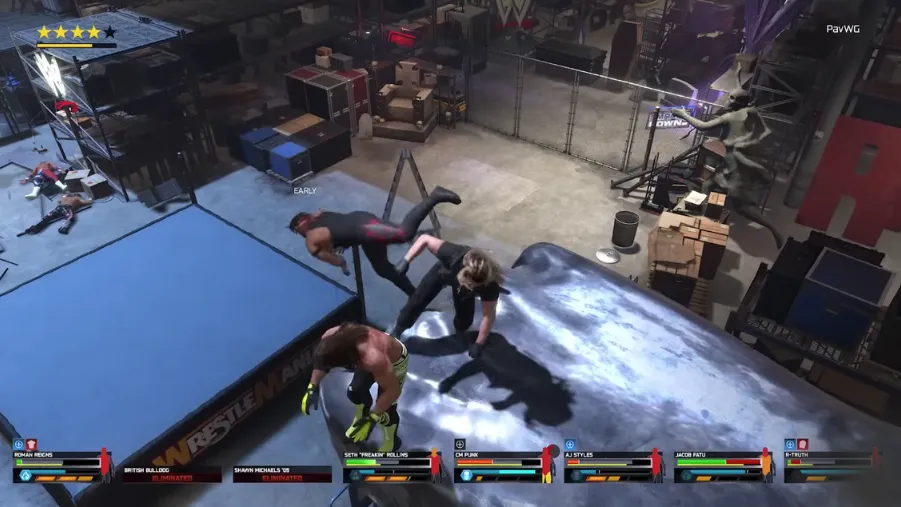Viewport: 901px width, 507px height.
Task: Select R-Truth's wrestler panel
Action: (x=832, y=467)
